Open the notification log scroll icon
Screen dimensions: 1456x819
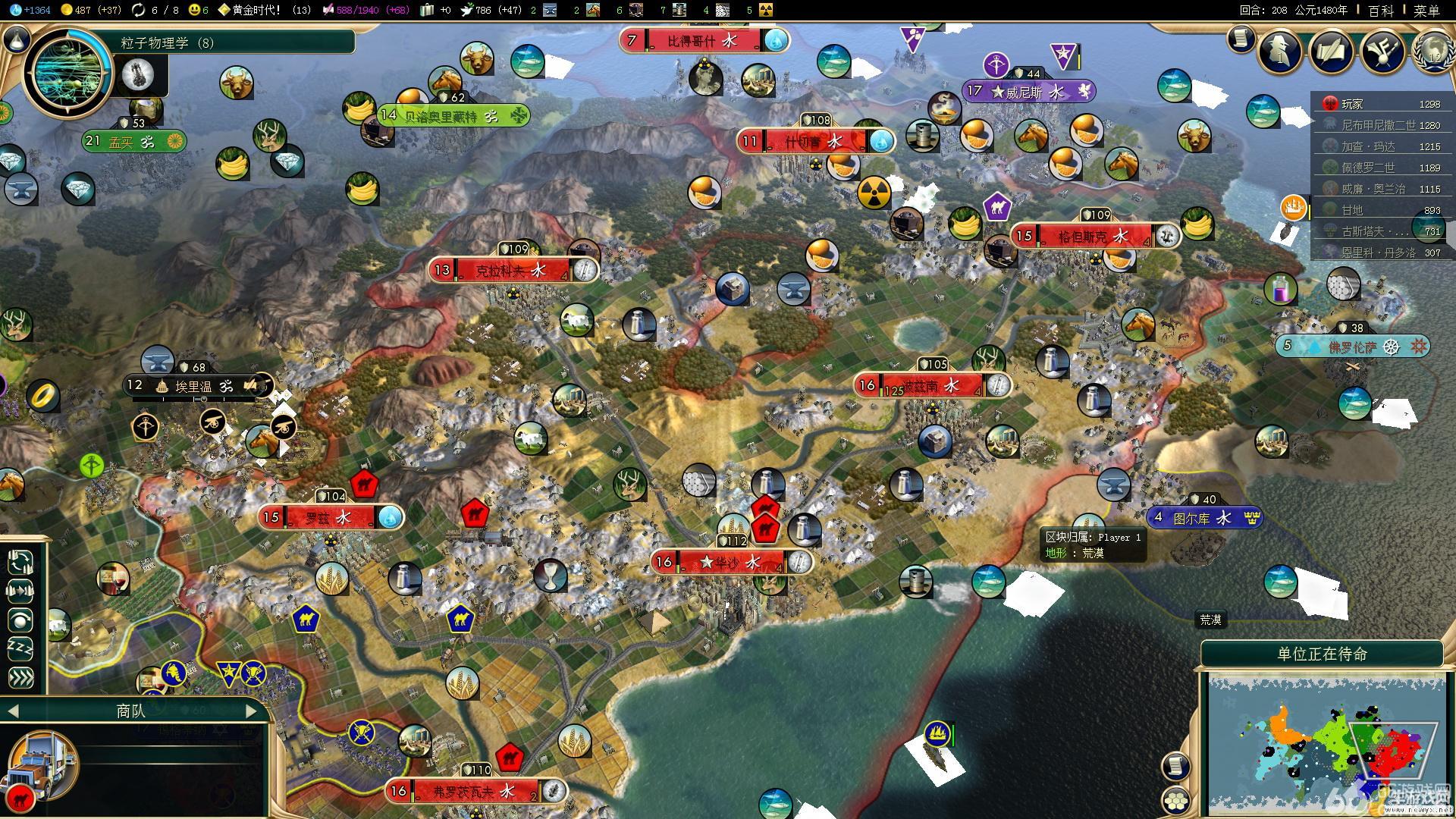tap(1241, 38)
